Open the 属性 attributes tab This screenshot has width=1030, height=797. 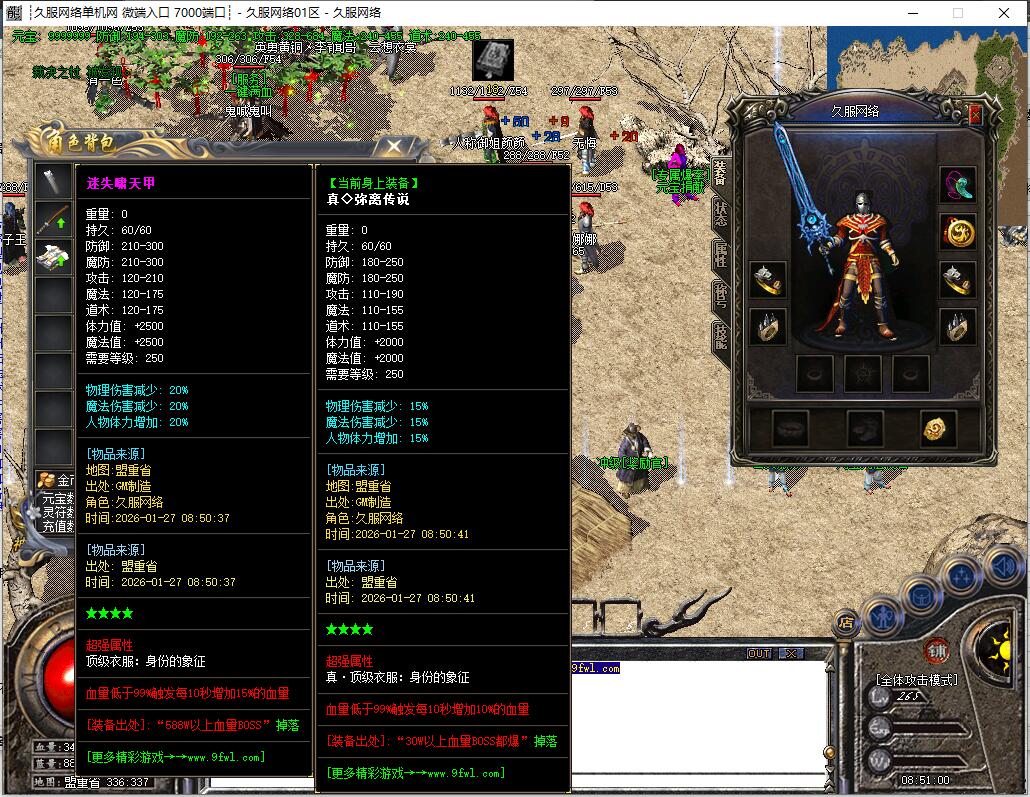click(720, 254)
